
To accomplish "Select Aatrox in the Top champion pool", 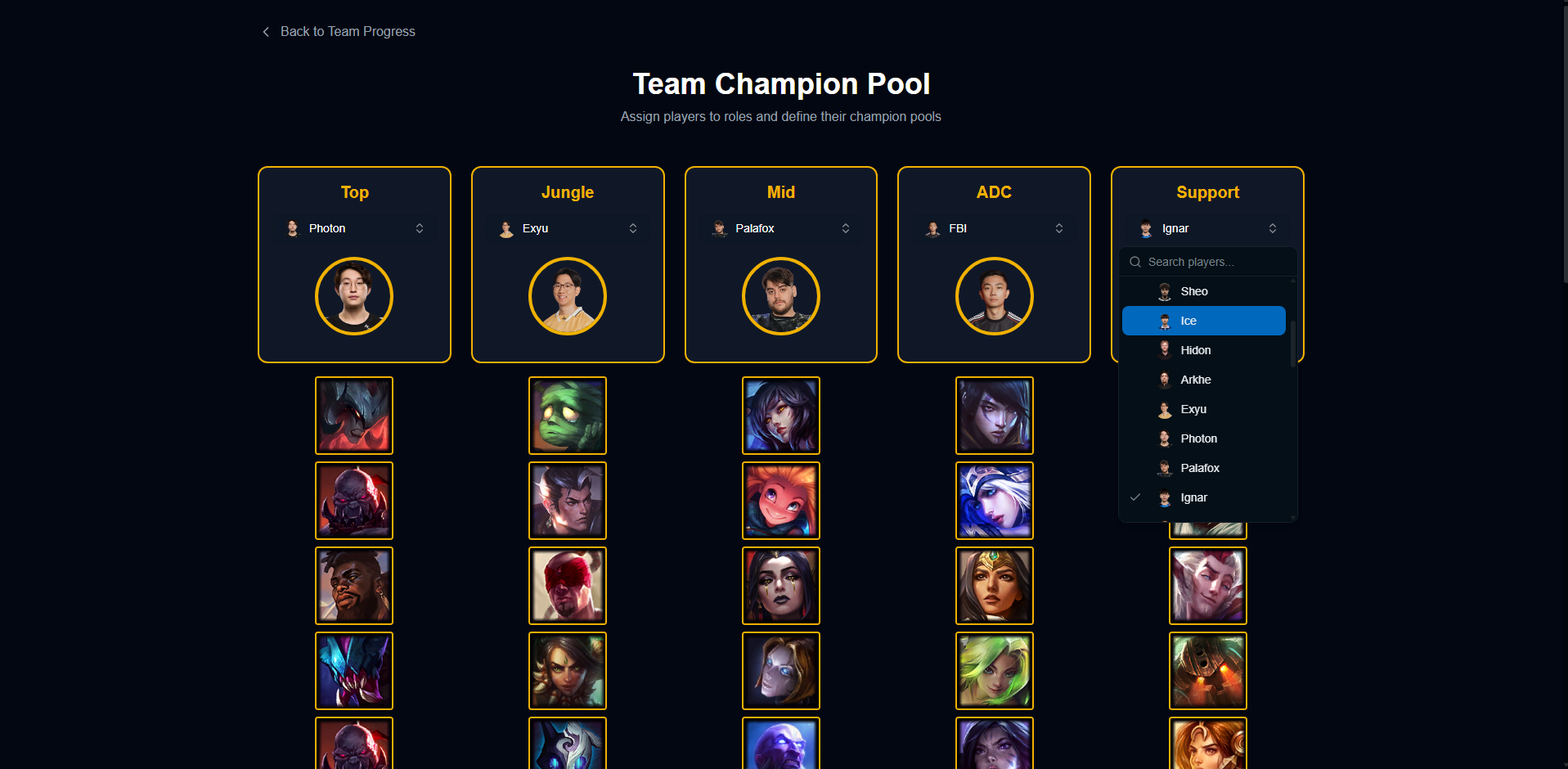I will (x=354, y=416).
